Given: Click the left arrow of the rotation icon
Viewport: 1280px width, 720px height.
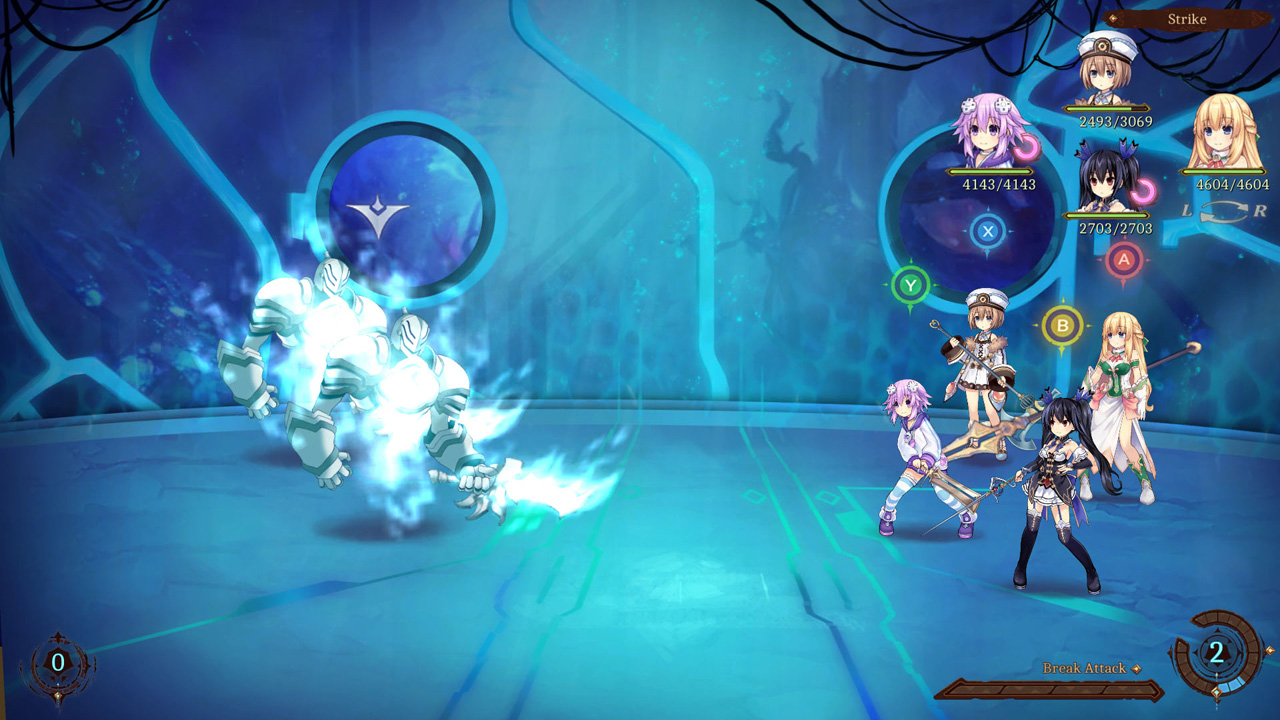Looking at the screenshot, I should click(x=1185, y=210).
